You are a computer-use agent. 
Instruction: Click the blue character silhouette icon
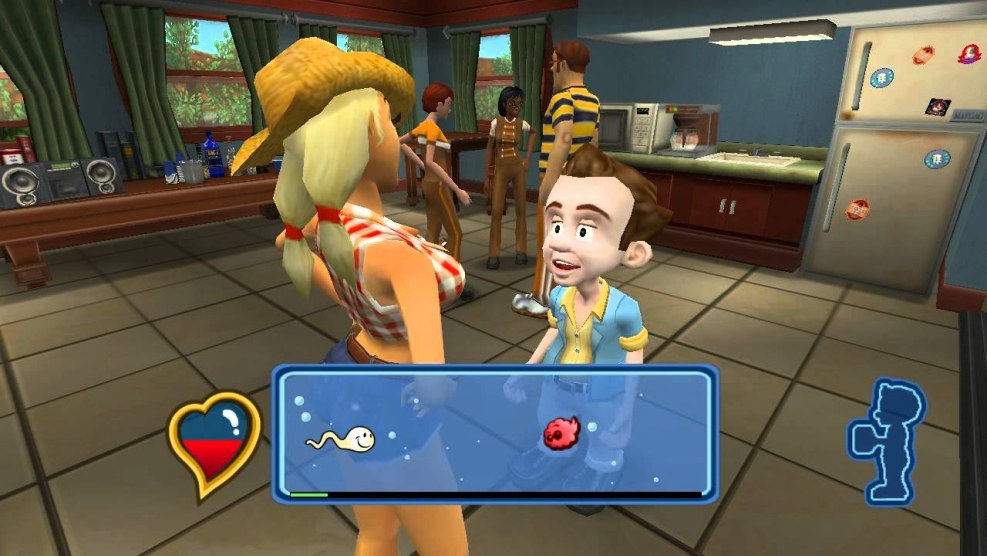coord(886,439)
